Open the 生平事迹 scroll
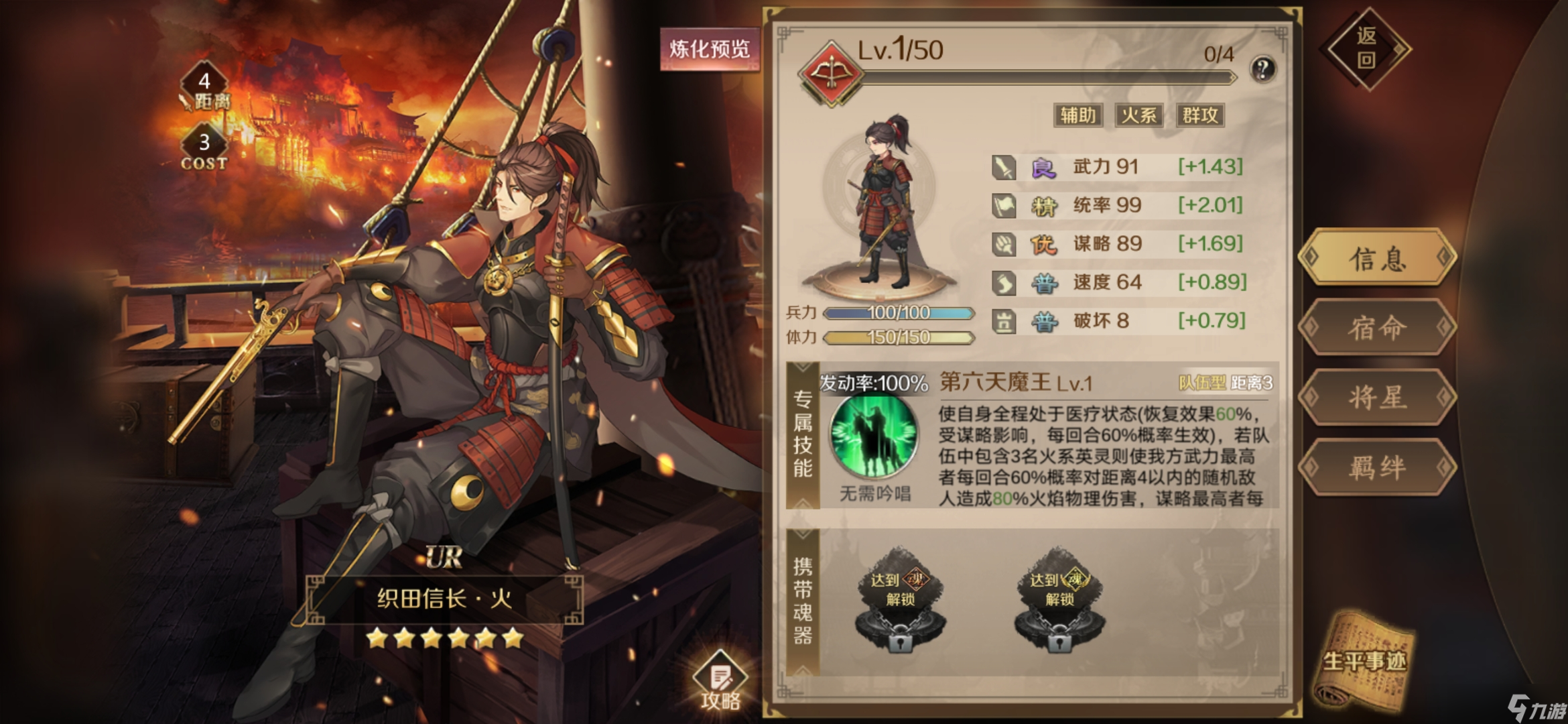Screen dimensions: 1568x724 pyautogui.click(x=1365, y=660)
